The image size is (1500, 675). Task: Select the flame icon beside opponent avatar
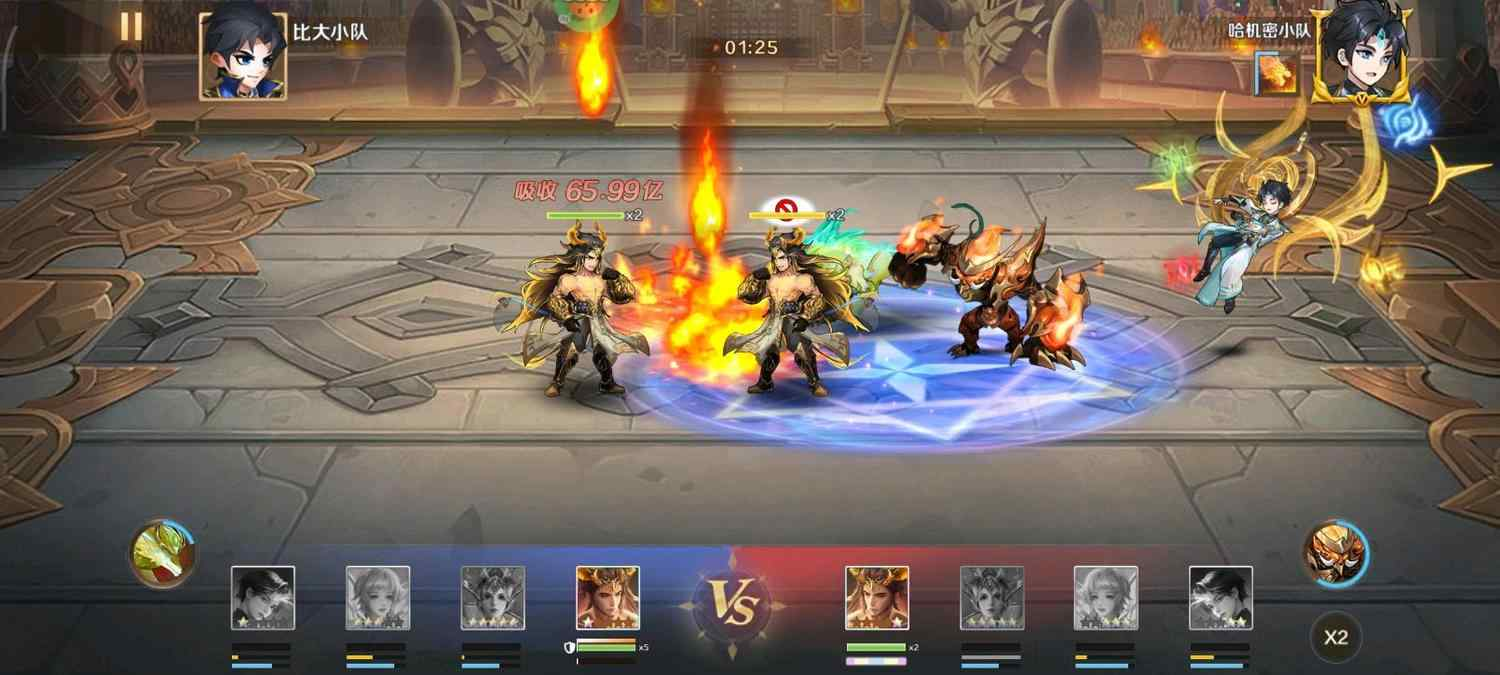point(1279,73)
